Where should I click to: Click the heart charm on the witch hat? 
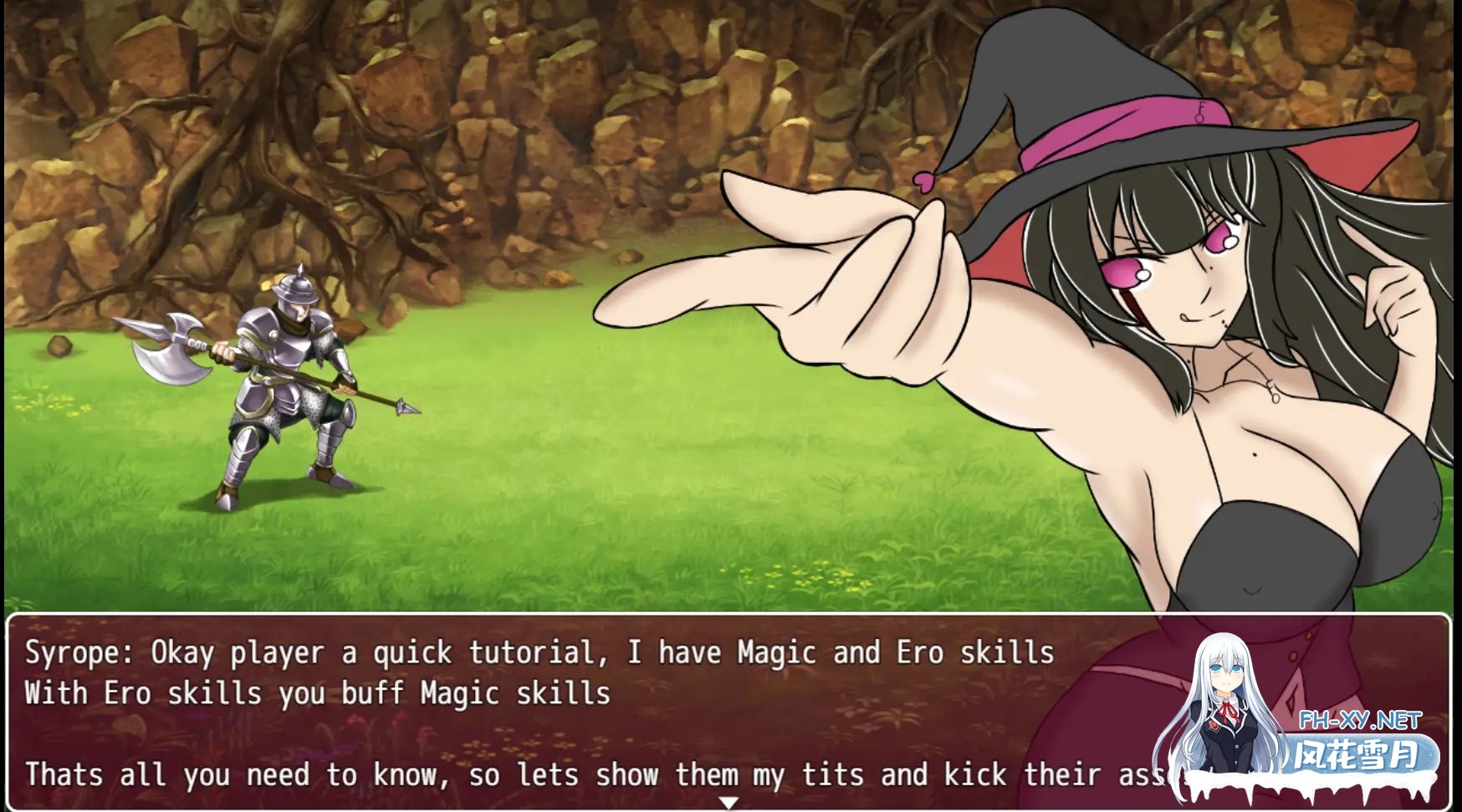(923, 182)
